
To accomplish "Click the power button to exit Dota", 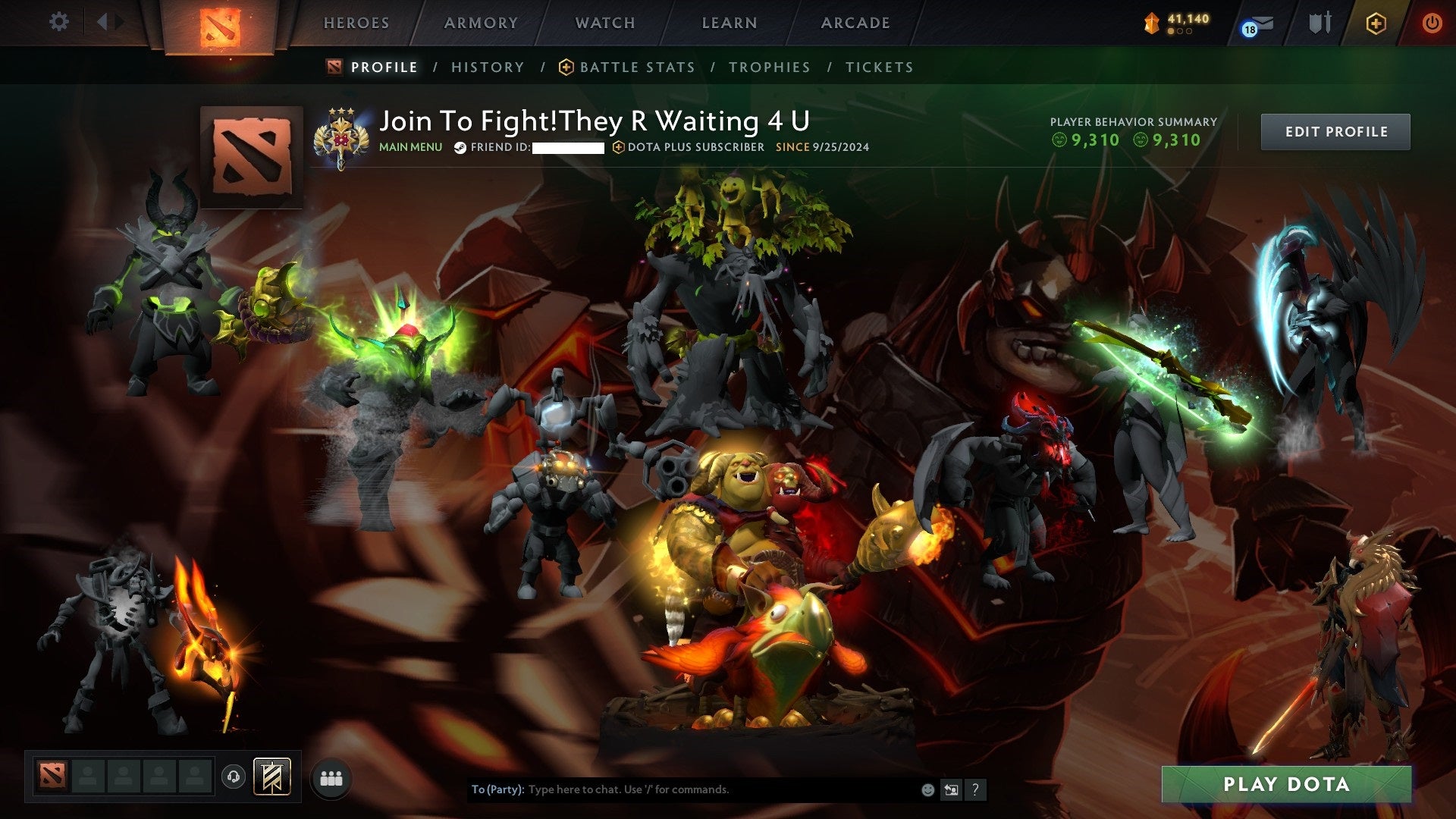I will (1433, 23).
